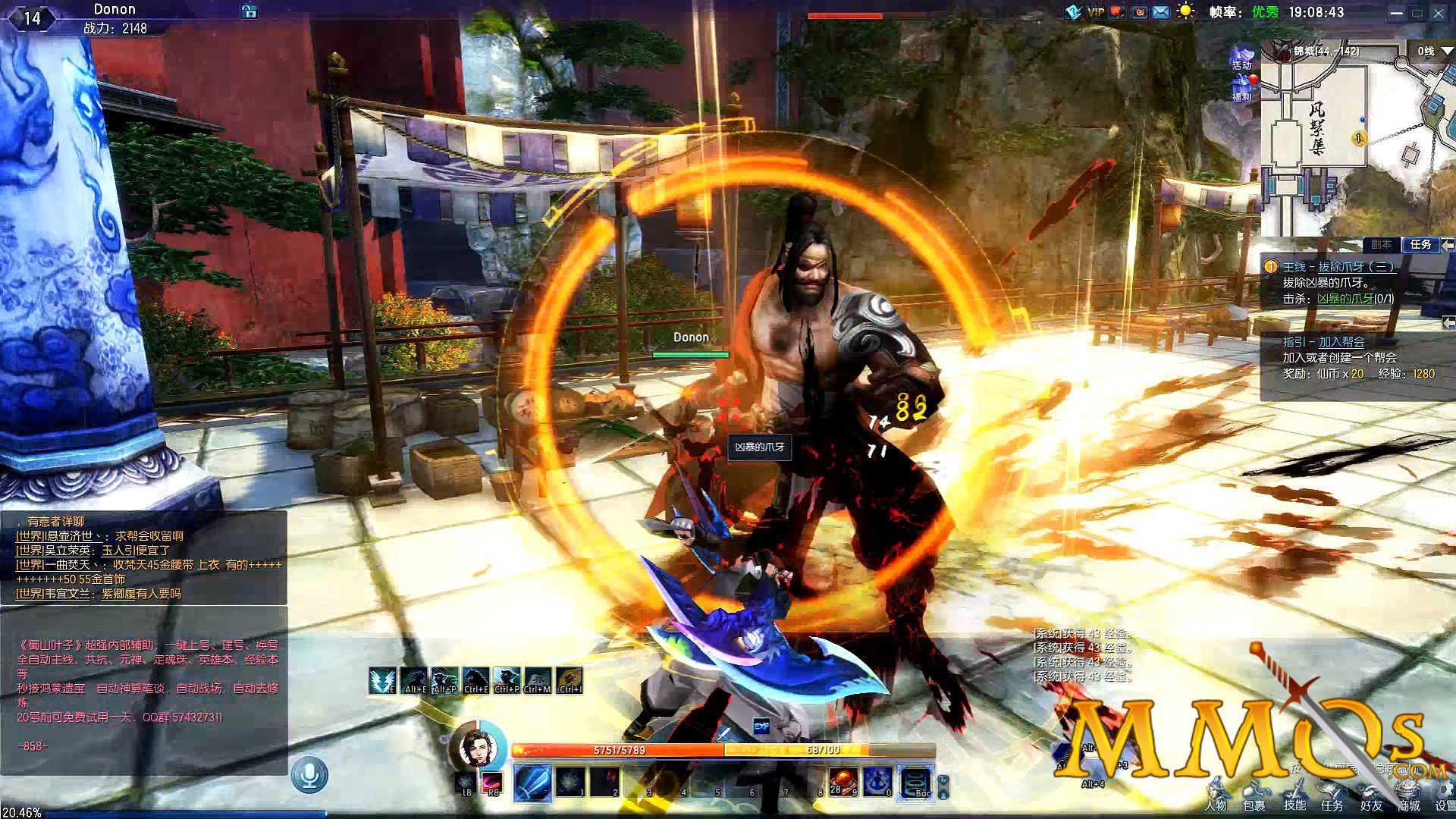Screen dimensions: 1456x819
Task: Open the mail envelope icon
Action: (x=1161, y=12)
